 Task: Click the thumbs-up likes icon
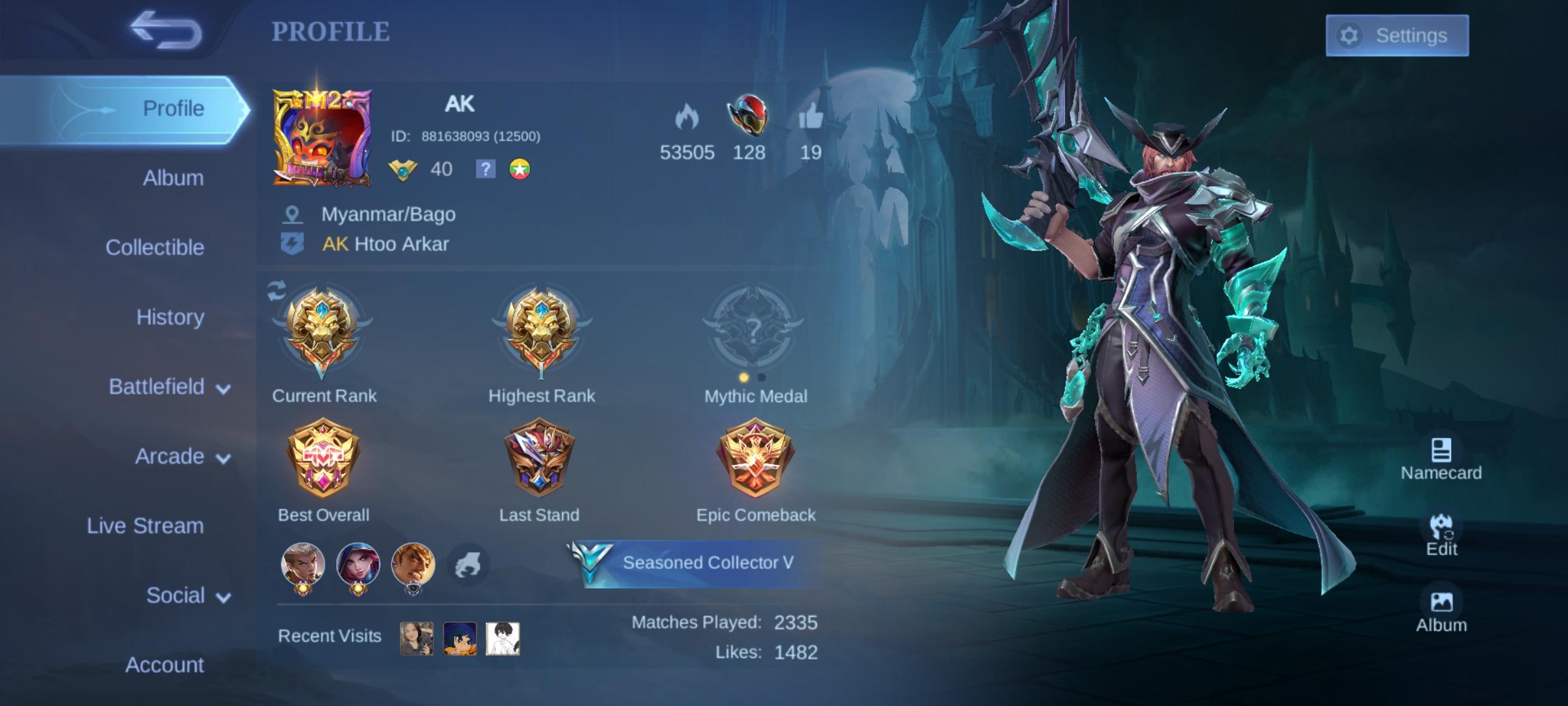tap(812, 116)
